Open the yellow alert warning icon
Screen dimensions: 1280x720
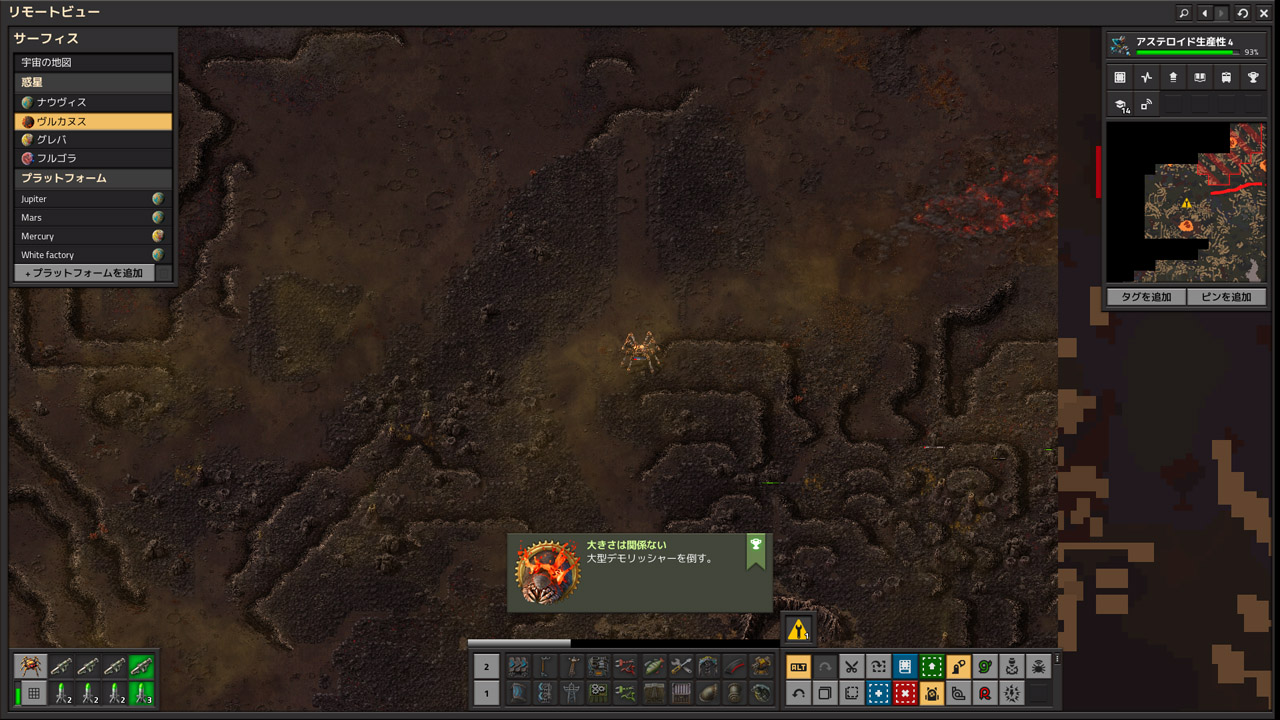click(797, 629)
